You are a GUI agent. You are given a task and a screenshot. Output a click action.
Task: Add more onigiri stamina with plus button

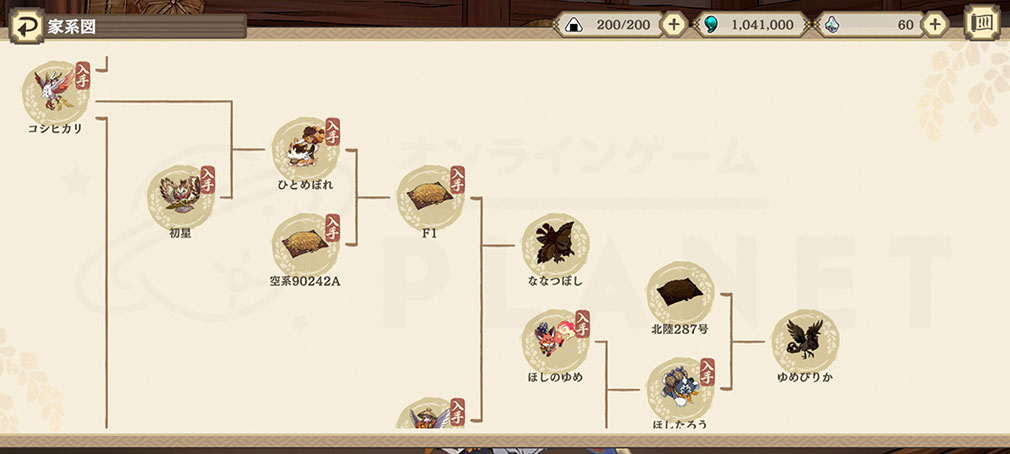673,25
